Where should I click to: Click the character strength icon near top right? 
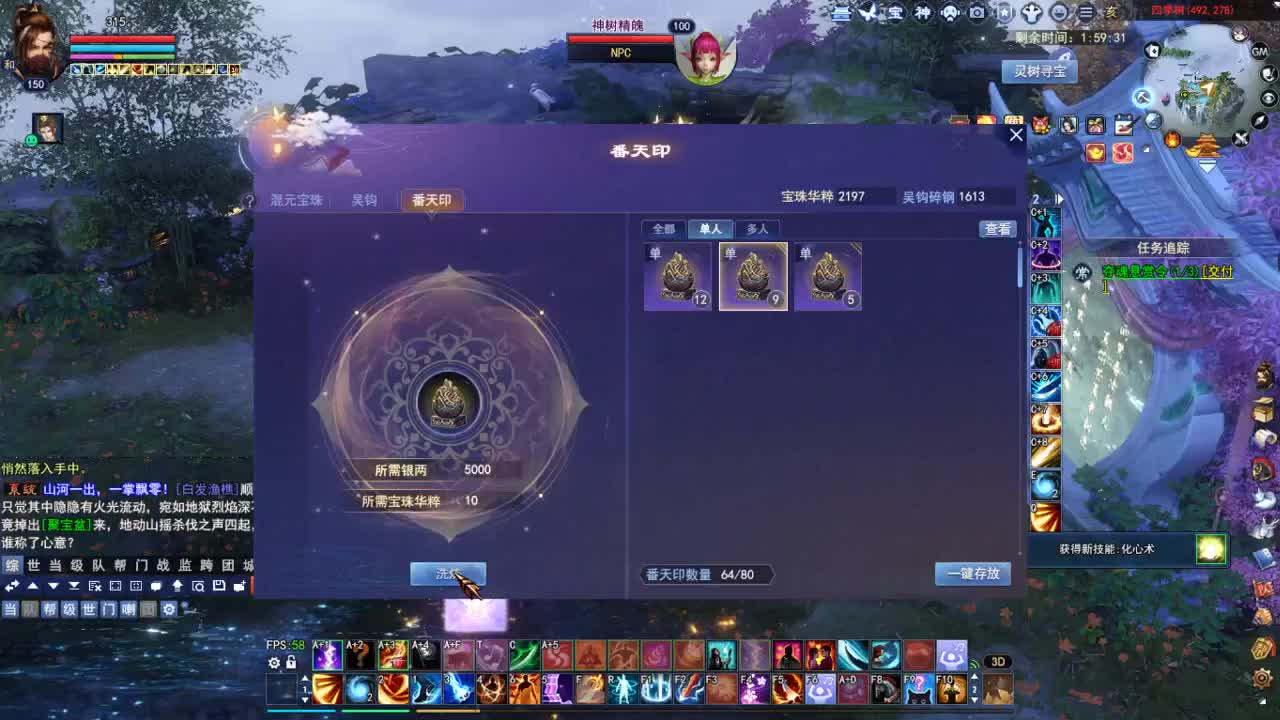(1031, 13)
